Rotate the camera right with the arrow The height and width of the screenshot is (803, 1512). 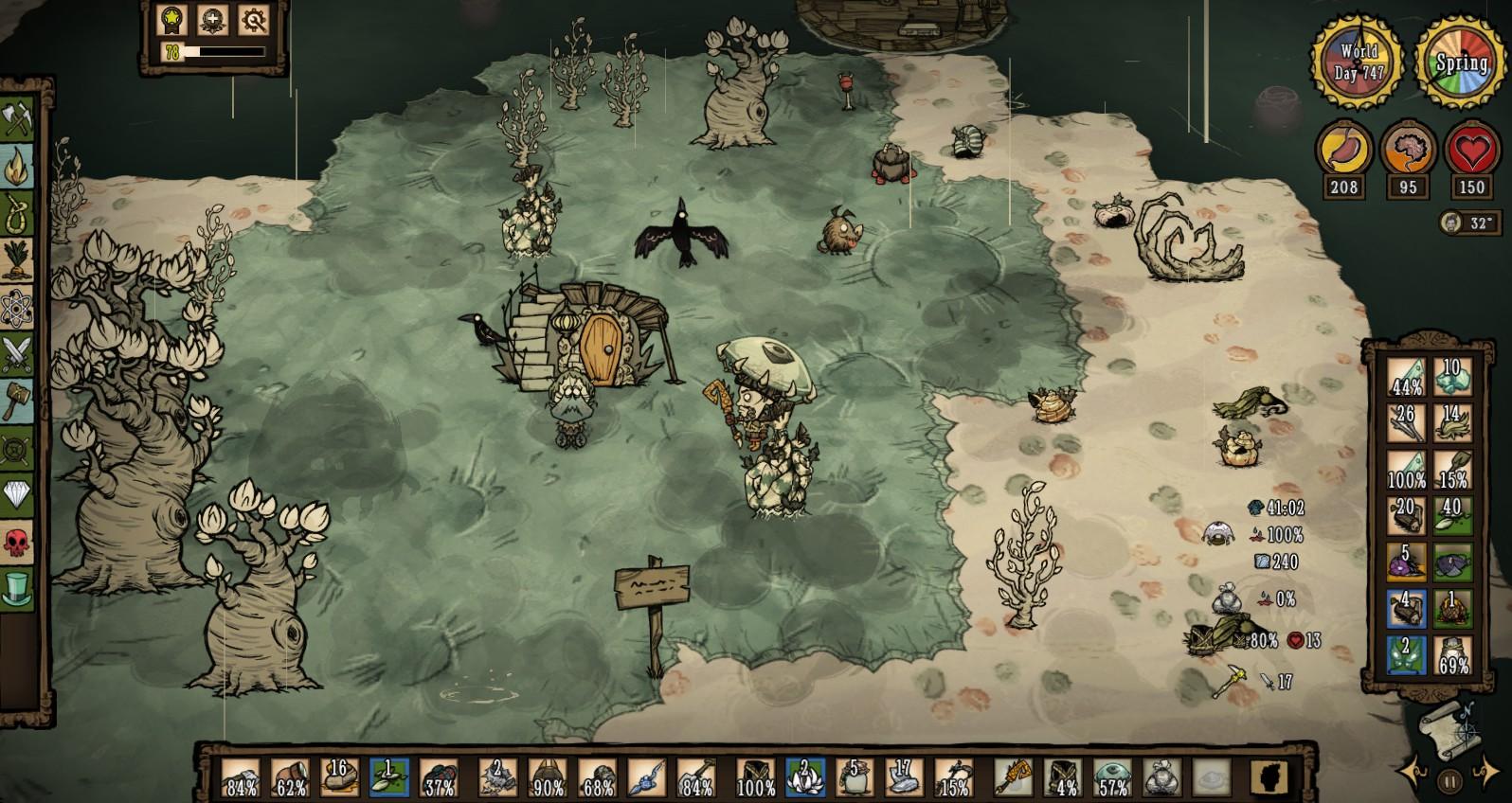[1487, 768]
